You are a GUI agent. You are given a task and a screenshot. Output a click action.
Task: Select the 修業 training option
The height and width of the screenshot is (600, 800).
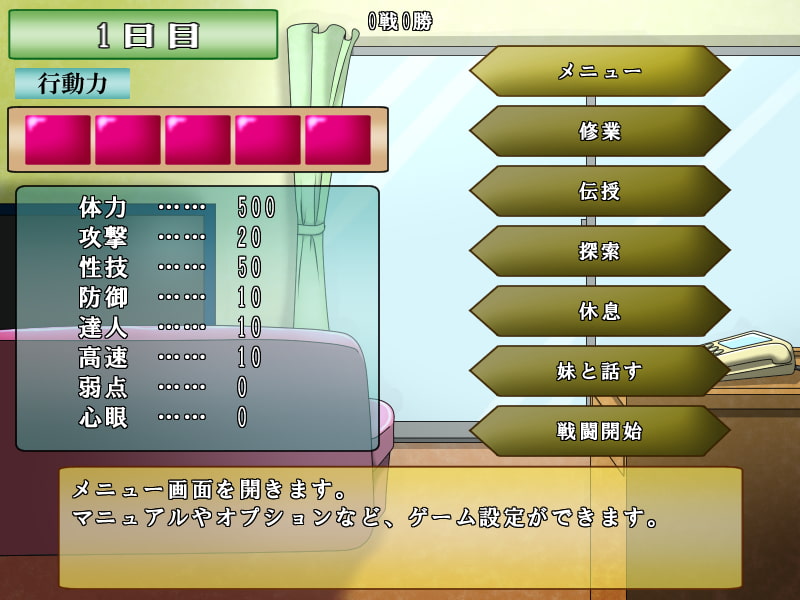click(599, 131)
